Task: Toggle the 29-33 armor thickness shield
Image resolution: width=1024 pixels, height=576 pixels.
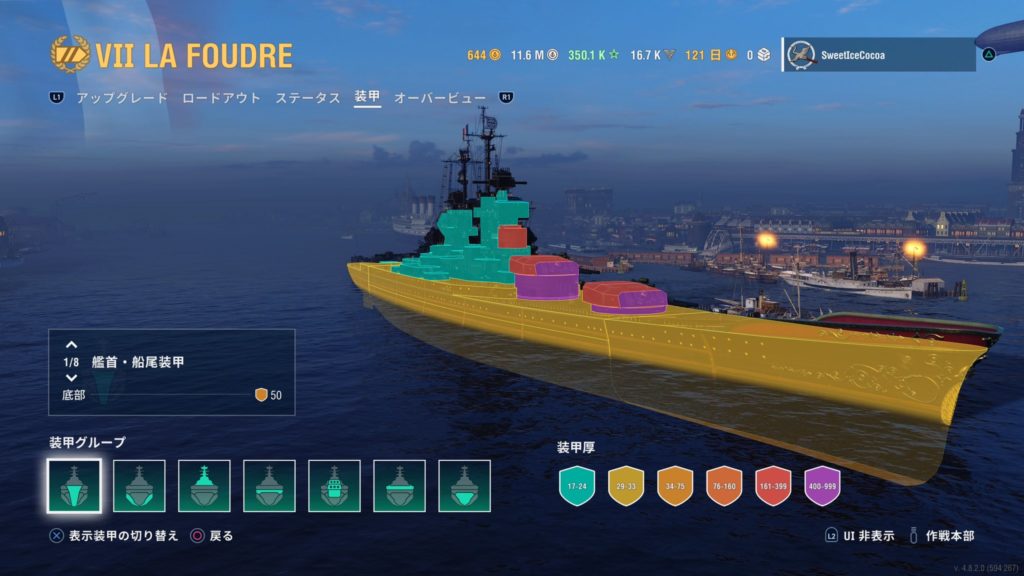Action: click(x=625, y=486)
